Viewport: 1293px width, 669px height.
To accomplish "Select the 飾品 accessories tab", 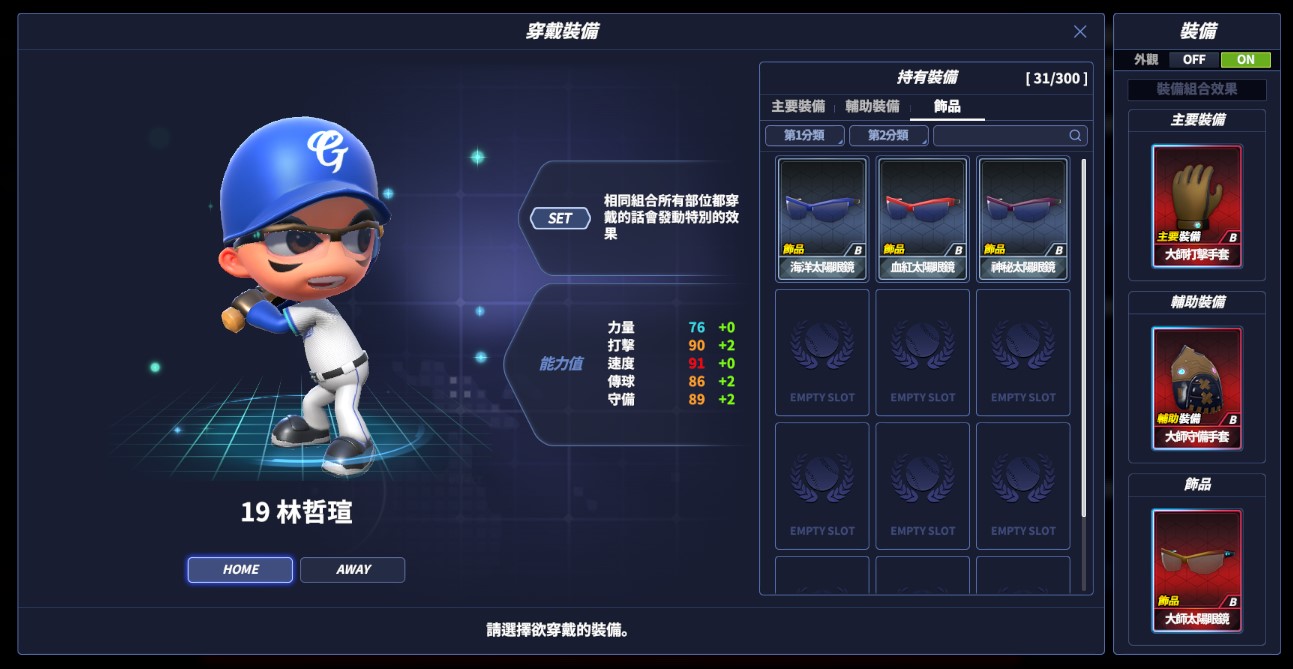I will tap(947, 107).
